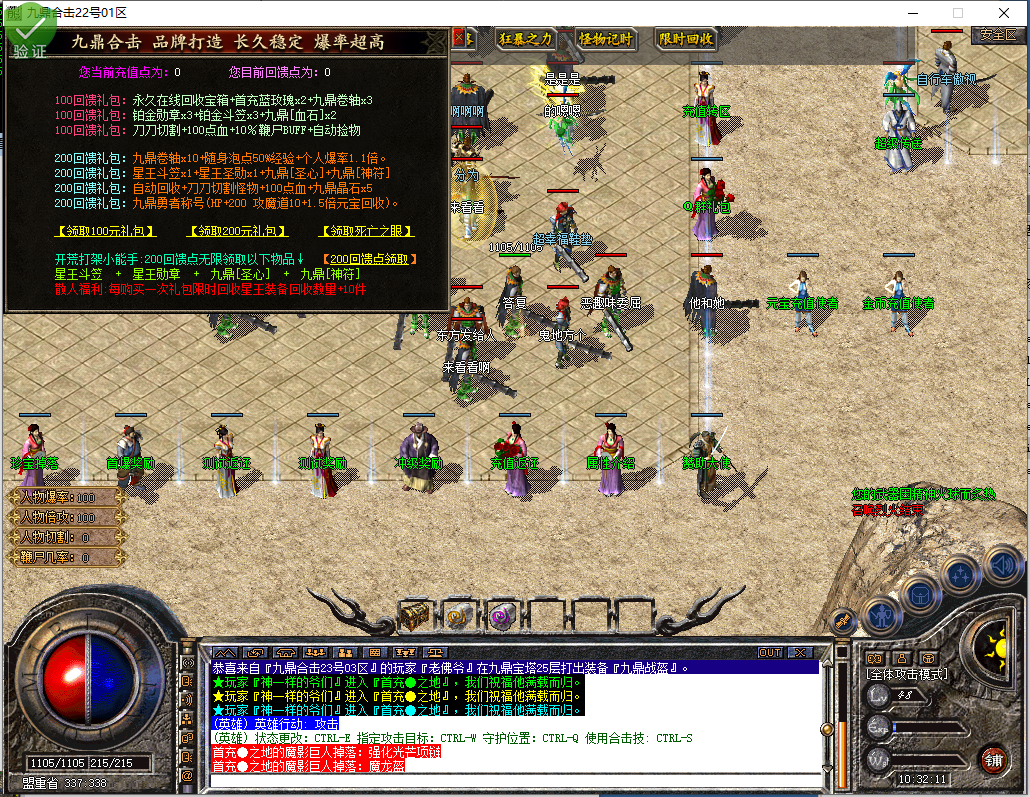Close the game window
1030x797 pixels.
click(x=1003, y=13)
